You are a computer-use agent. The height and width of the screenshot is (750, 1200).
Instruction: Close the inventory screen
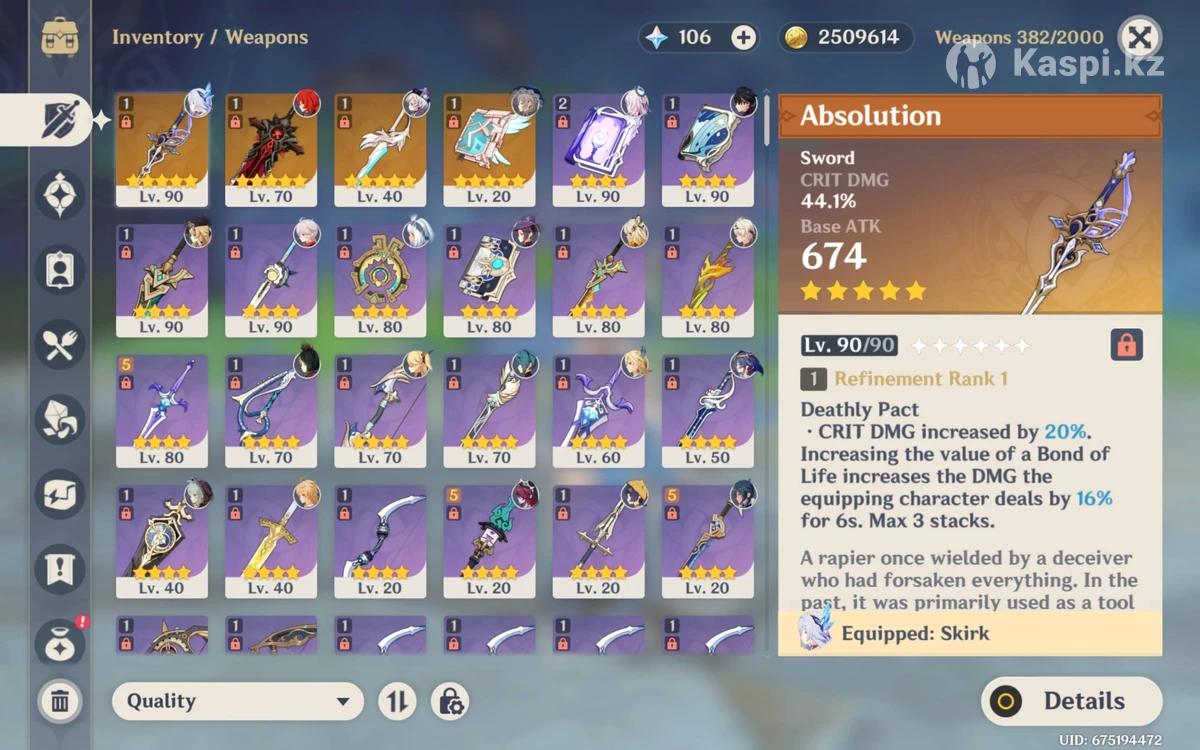coord(1139,38)
